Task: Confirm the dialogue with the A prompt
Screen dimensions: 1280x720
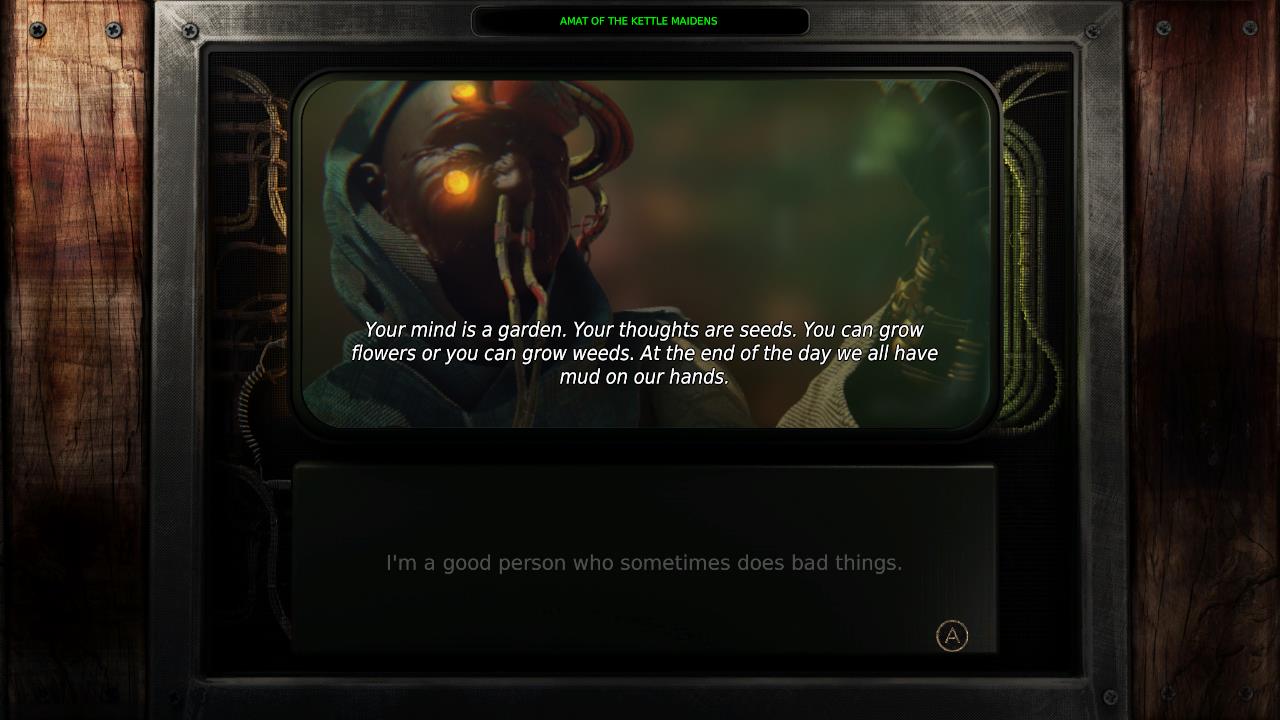Action: click(x=952, y=635)
